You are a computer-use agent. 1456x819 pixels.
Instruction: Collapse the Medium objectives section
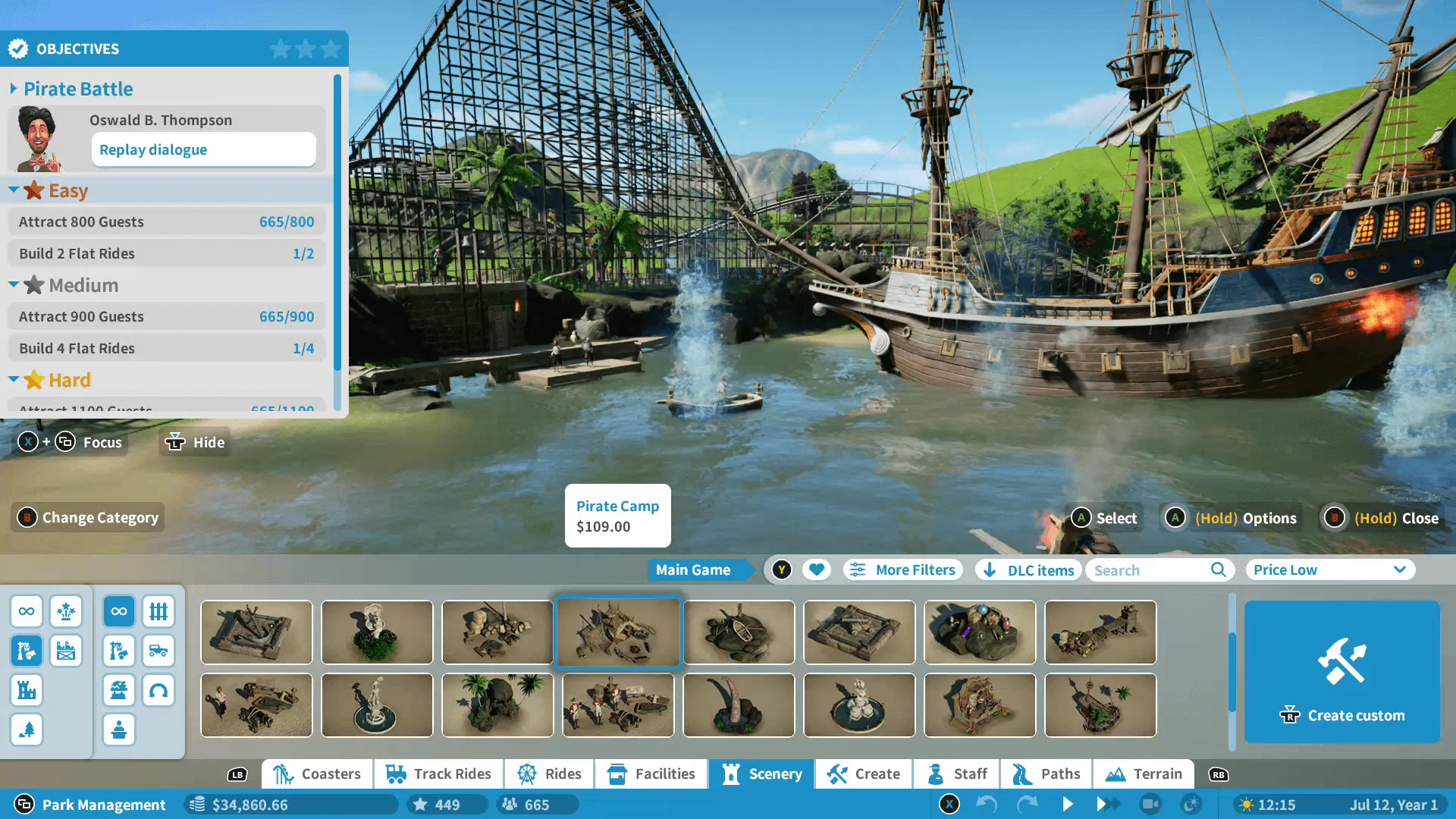[x=14, y=284]
